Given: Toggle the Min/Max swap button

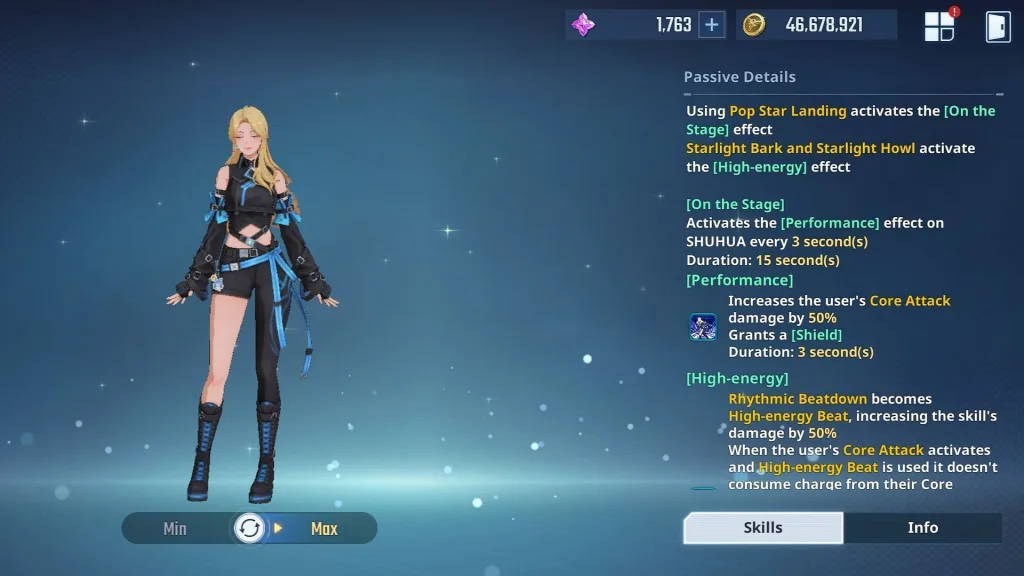Looking at the screenshot, I should (x=250, y=528).
